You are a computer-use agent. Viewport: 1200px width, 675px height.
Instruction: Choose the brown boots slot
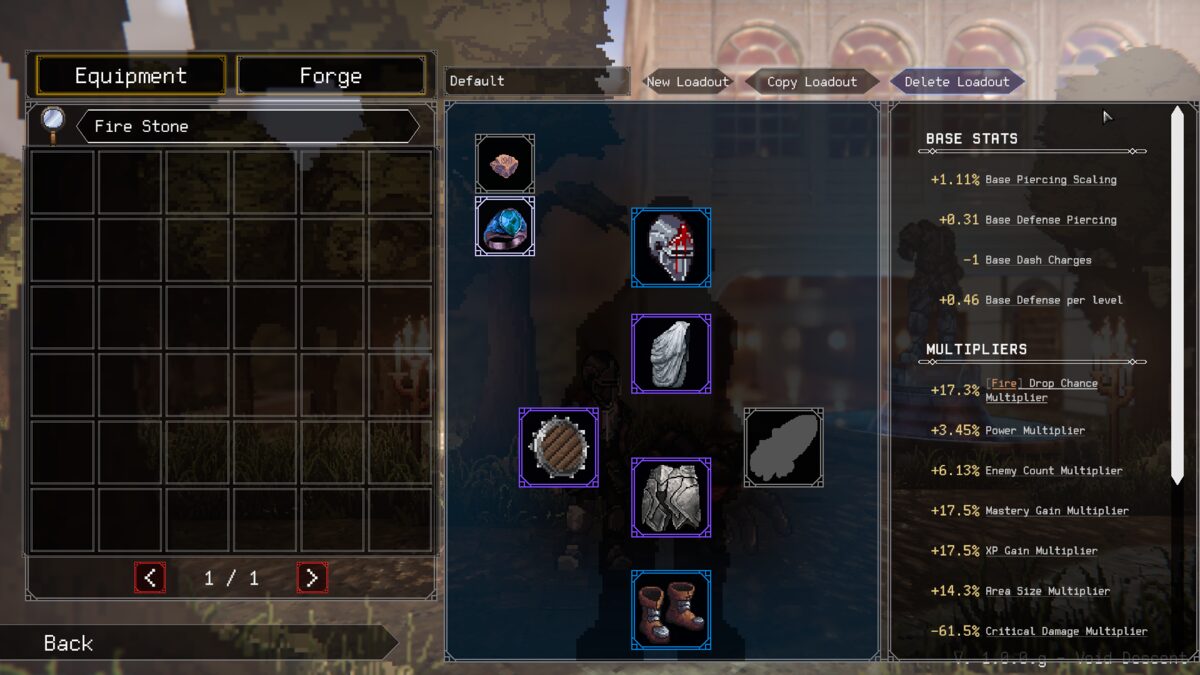[x=671, y=610]
